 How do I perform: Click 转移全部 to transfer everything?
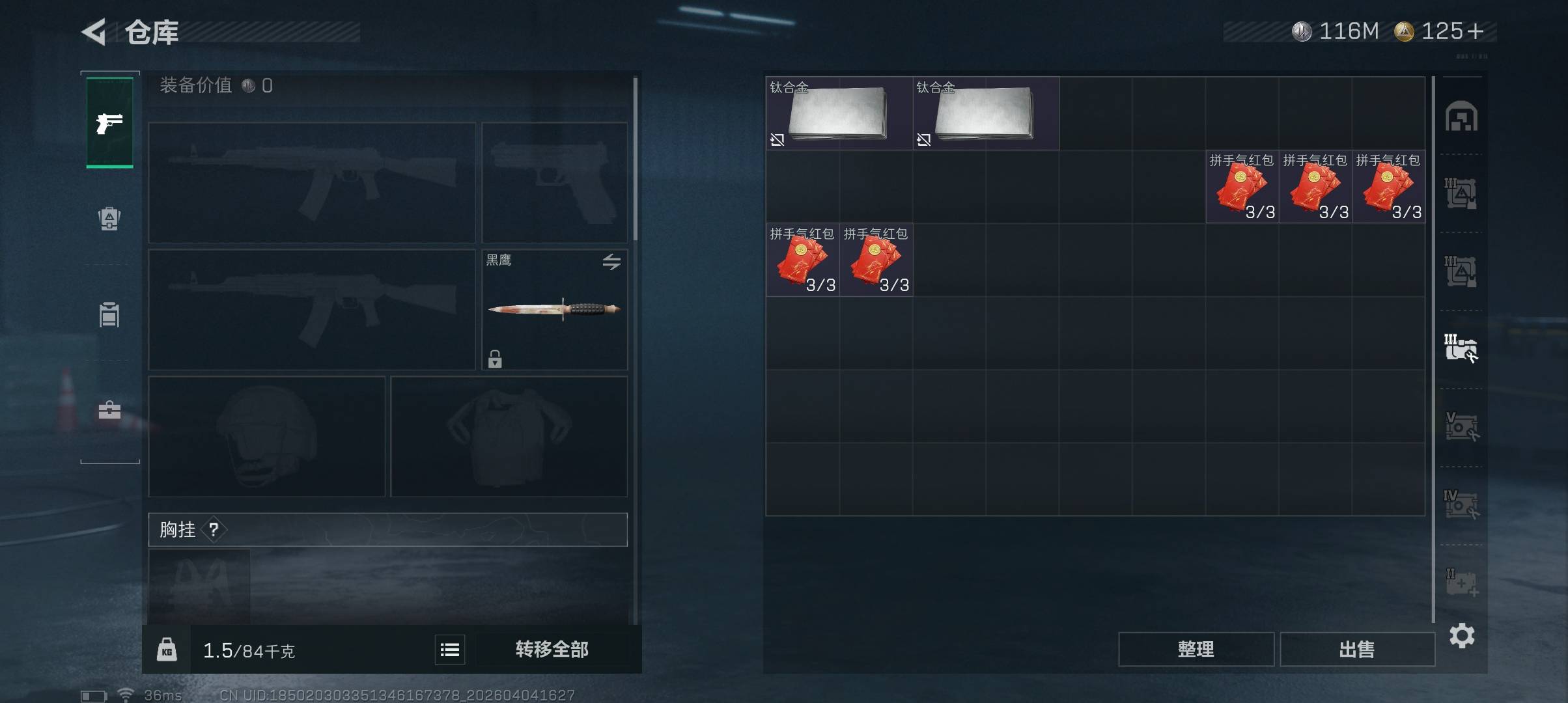pyautogui.click(x=552, y=649)
